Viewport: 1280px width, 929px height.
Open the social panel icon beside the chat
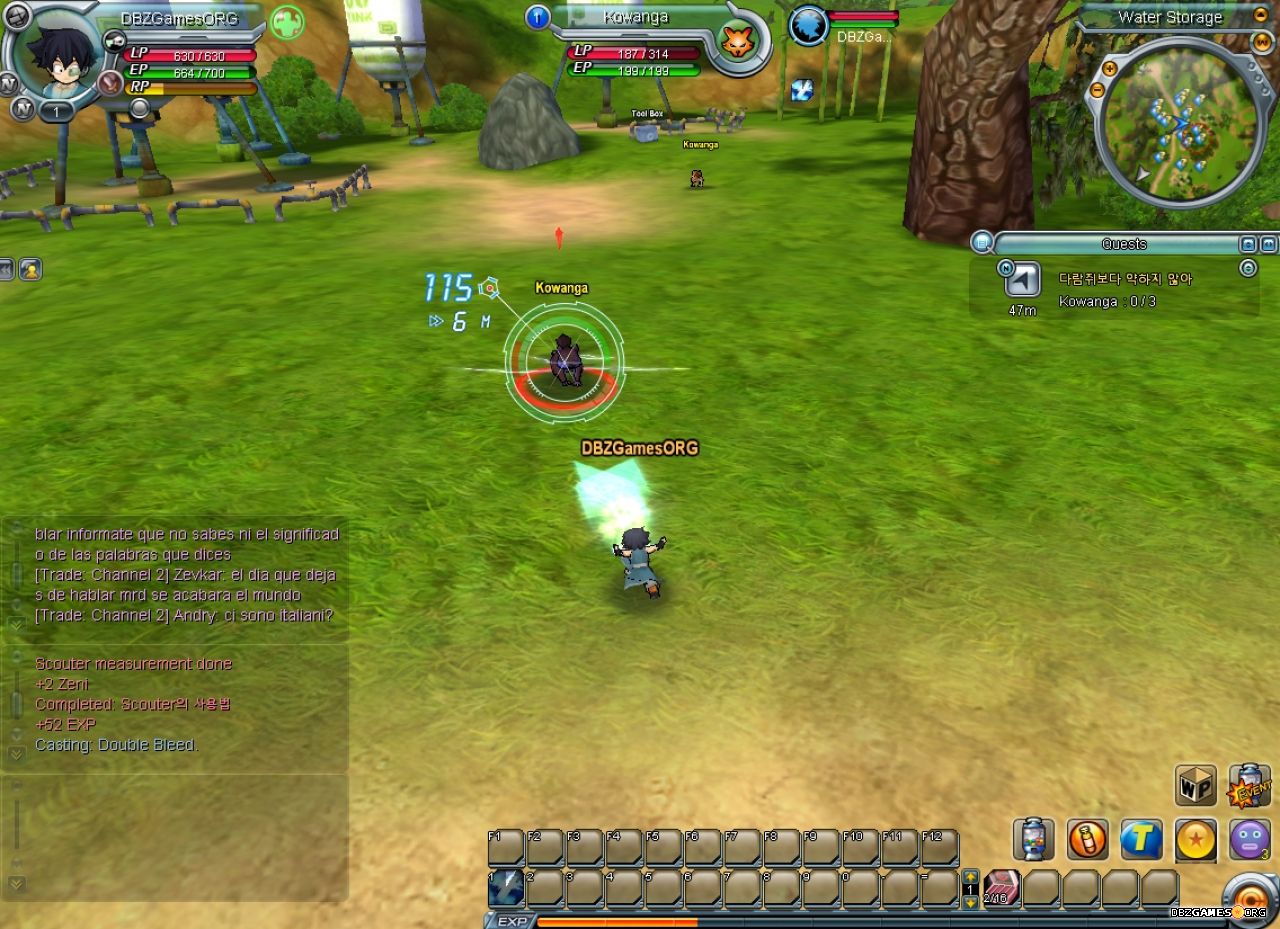[x=31, y=270]
